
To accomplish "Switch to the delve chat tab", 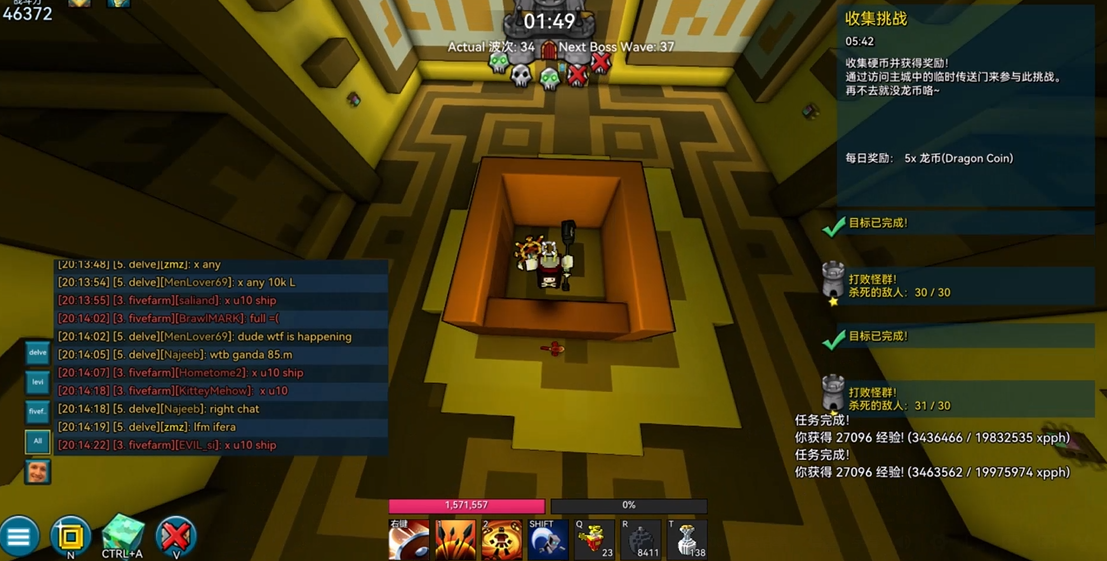I will (x=37, y=353).
